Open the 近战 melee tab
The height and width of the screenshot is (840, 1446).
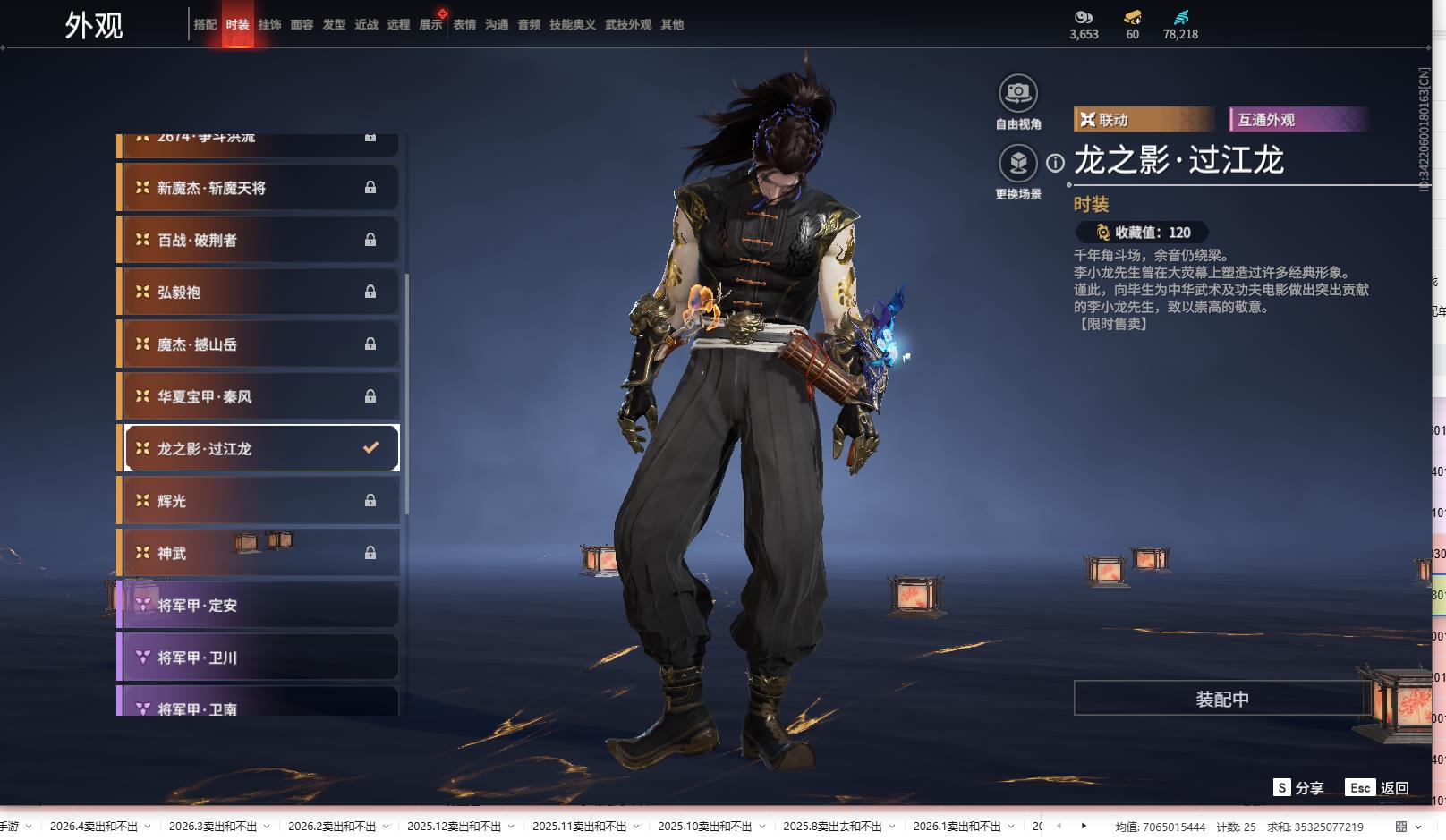point(366,25)
